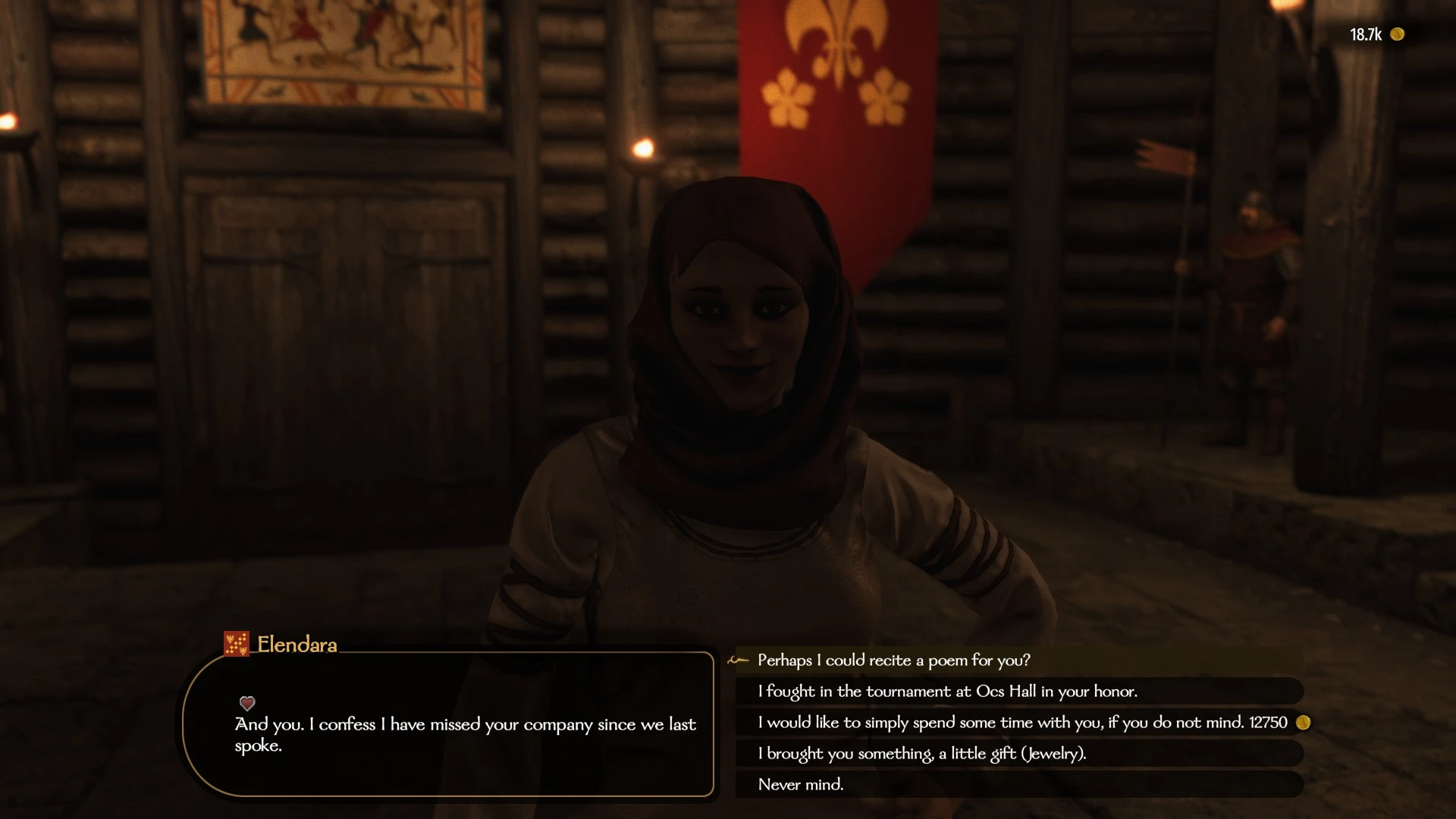This screenshot has height=819, width=1456.
Task: Select the Ocs Hall tournament dialogue option
Action: coord(947,692)
